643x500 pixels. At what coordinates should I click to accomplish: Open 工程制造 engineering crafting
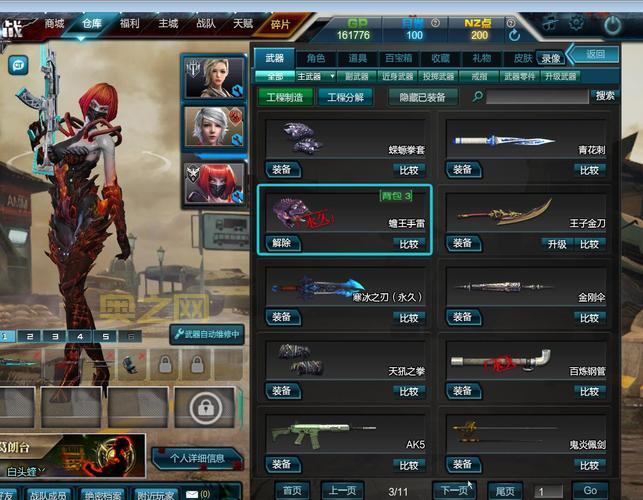(284, 97)
